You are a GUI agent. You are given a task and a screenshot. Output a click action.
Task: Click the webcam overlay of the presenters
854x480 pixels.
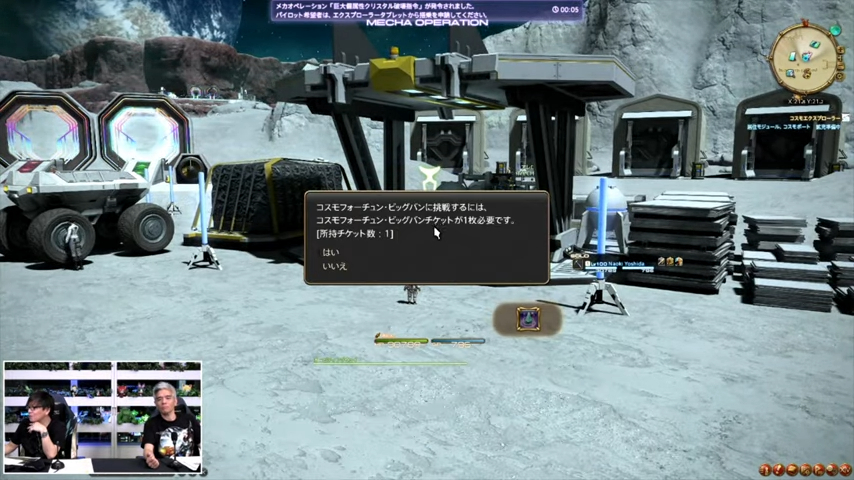102,417
